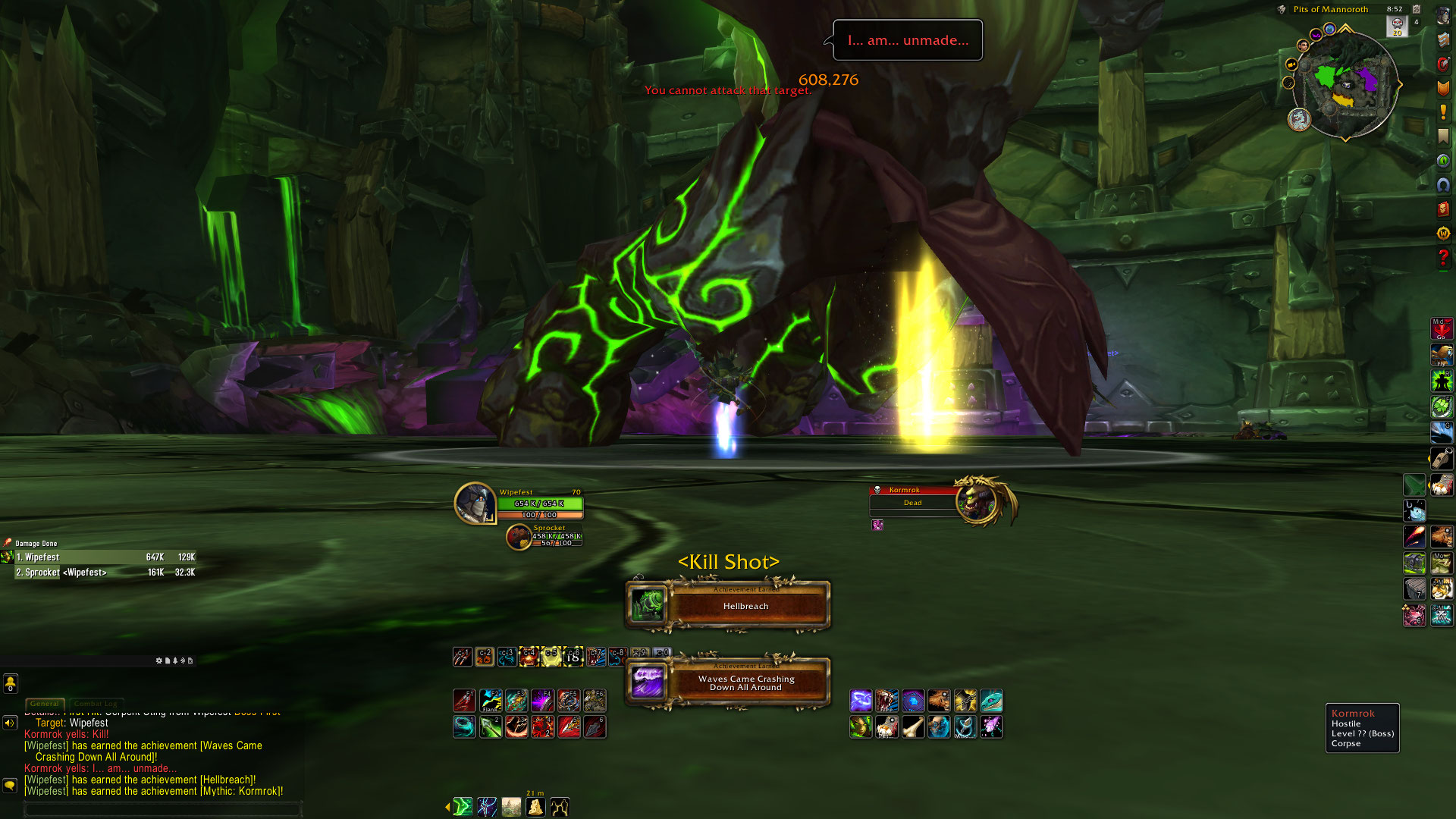The image size is (1456, 819).
Task: Select the General chat tab
Action: click(x=45, y=704)
